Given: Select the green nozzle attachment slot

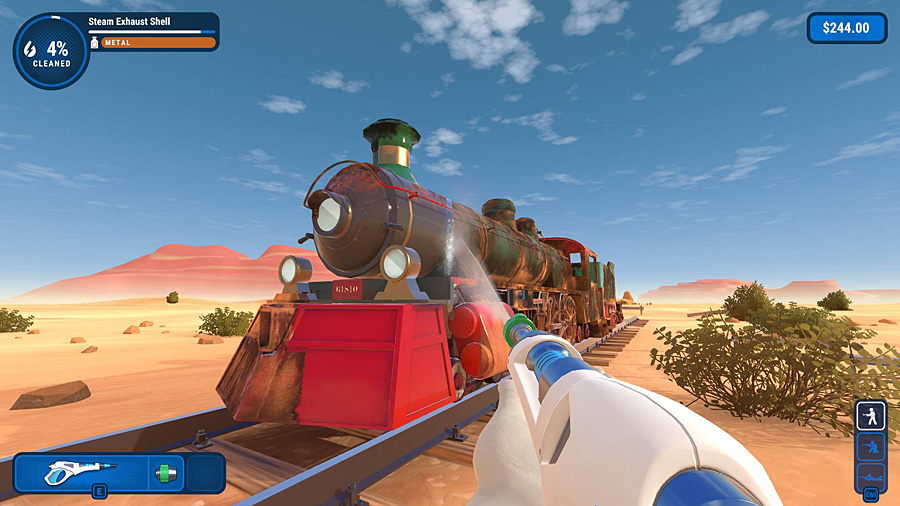Looking at the screenshot, I should [x=165, y=472].
